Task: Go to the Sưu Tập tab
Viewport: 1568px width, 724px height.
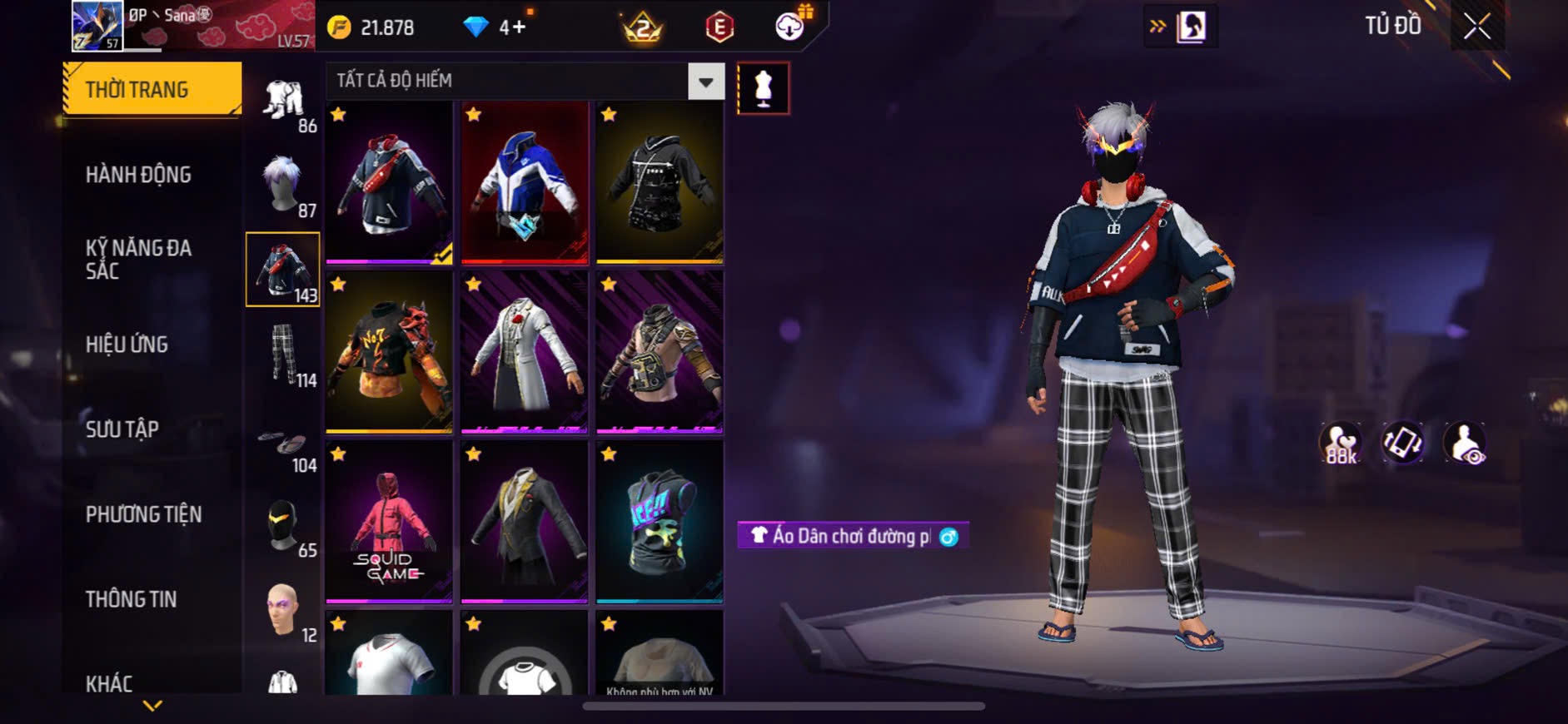Action: 122,429
